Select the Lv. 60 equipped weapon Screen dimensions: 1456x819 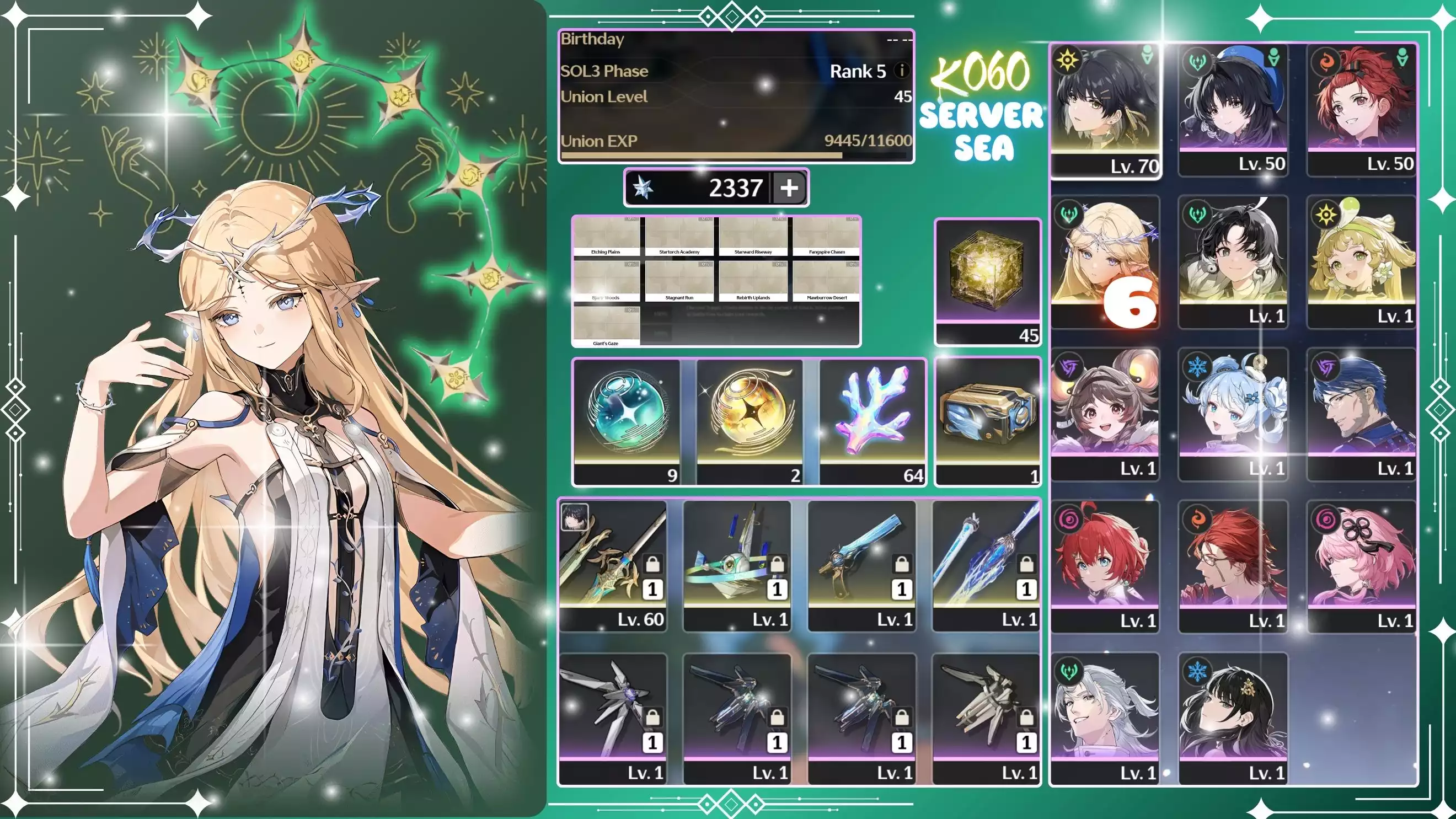coord(613,565)
